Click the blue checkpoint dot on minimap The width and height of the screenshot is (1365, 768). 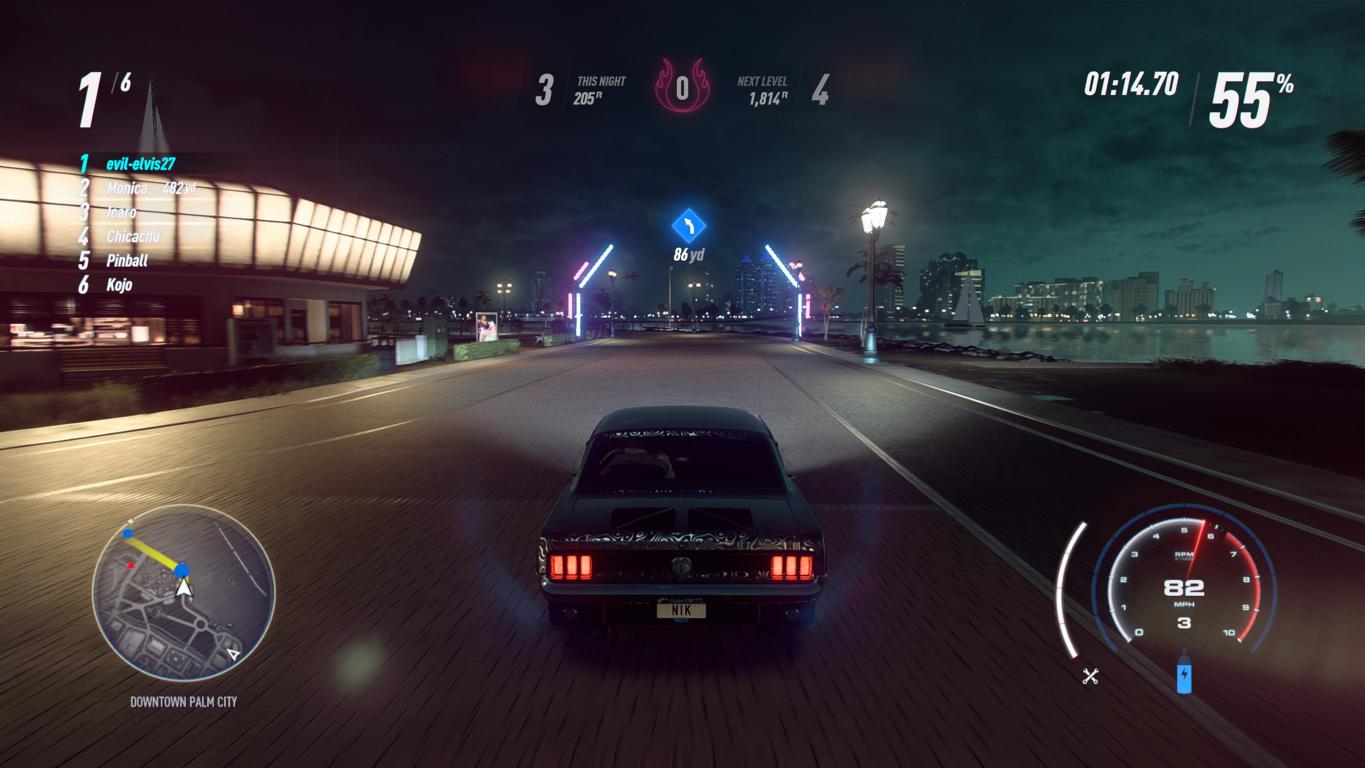182,571
